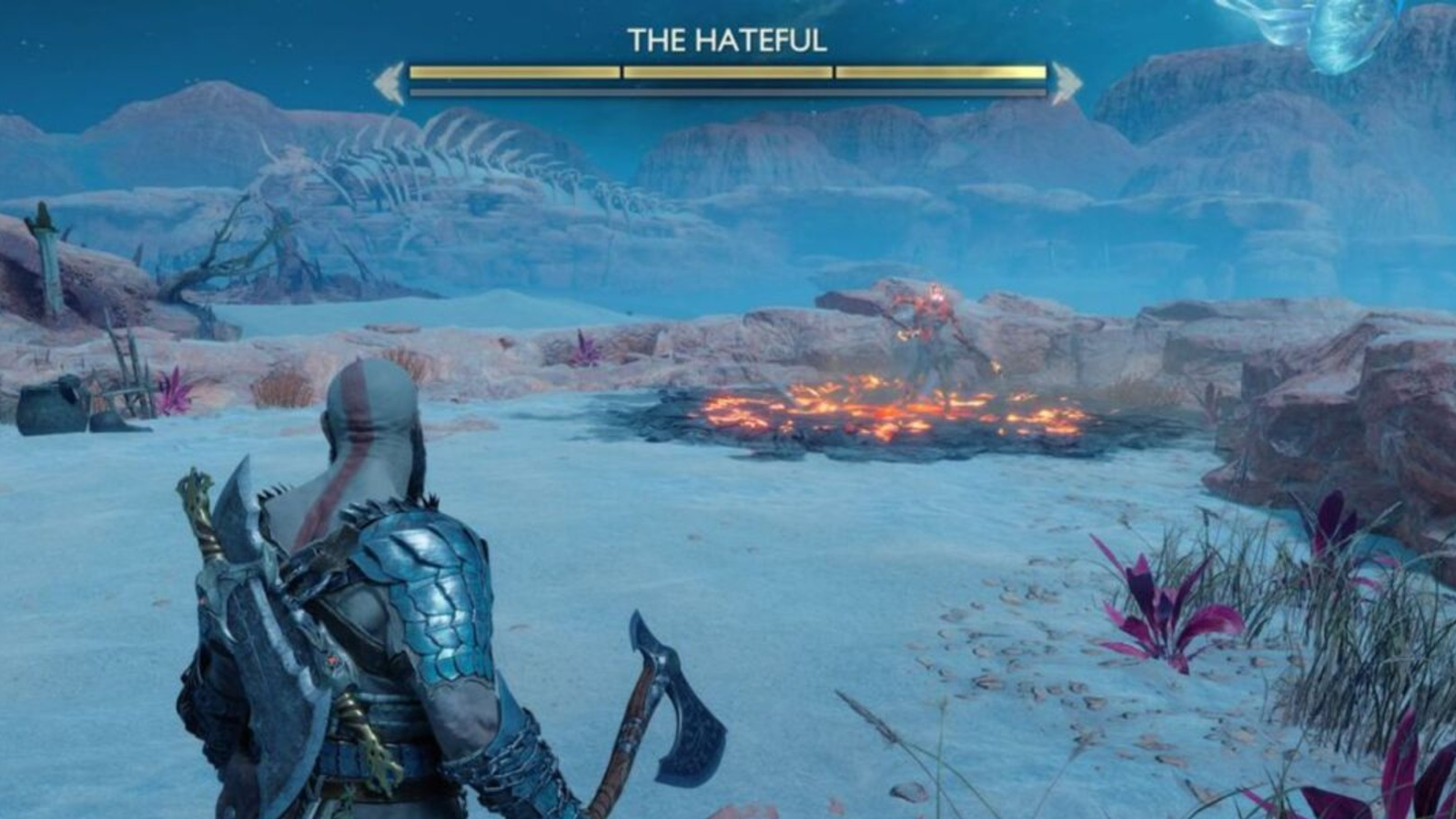Screen dimensions: 1456x819
Task: Toggle the right health bar segment
Action: (937, 73)
